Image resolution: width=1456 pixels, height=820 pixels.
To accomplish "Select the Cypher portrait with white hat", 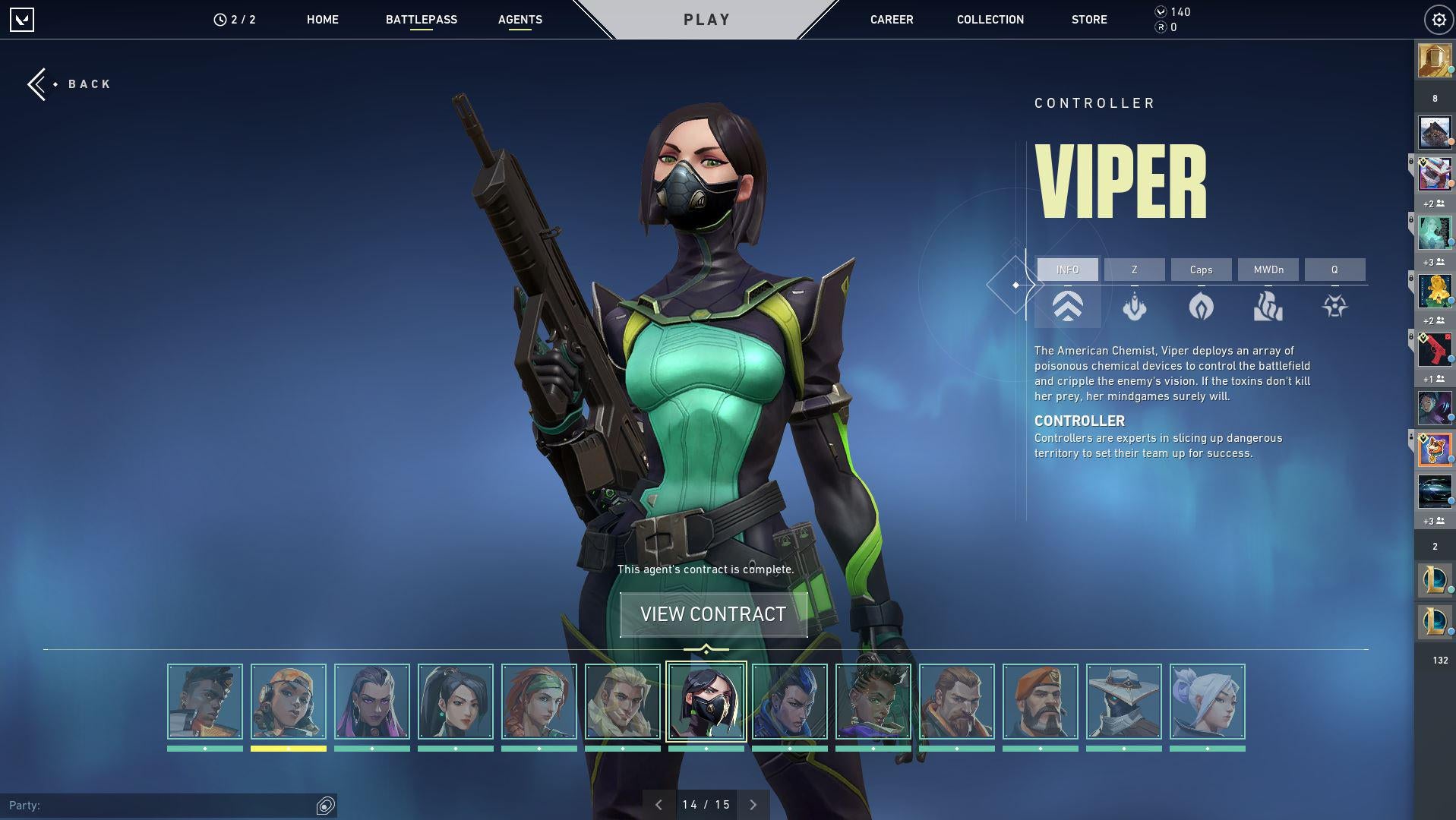I will click(1123, 702).
